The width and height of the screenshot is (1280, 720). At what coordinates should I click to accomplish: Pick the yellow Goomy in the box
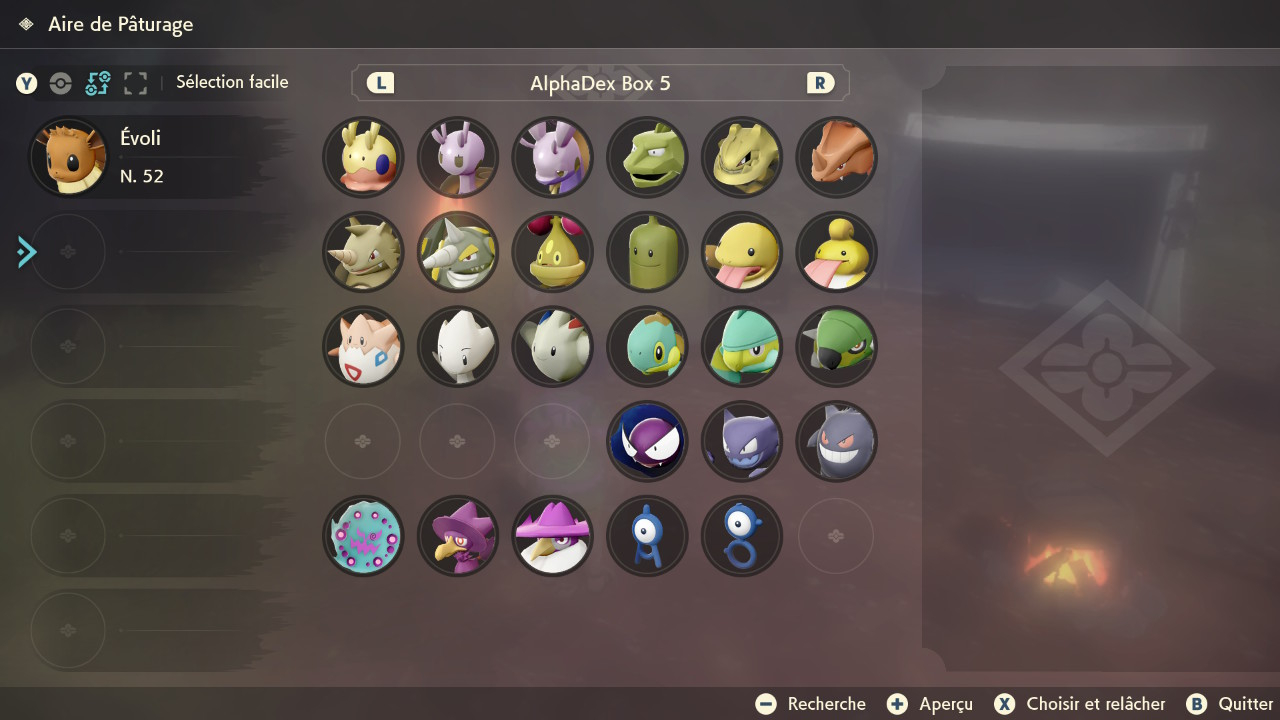coord(364,158)
